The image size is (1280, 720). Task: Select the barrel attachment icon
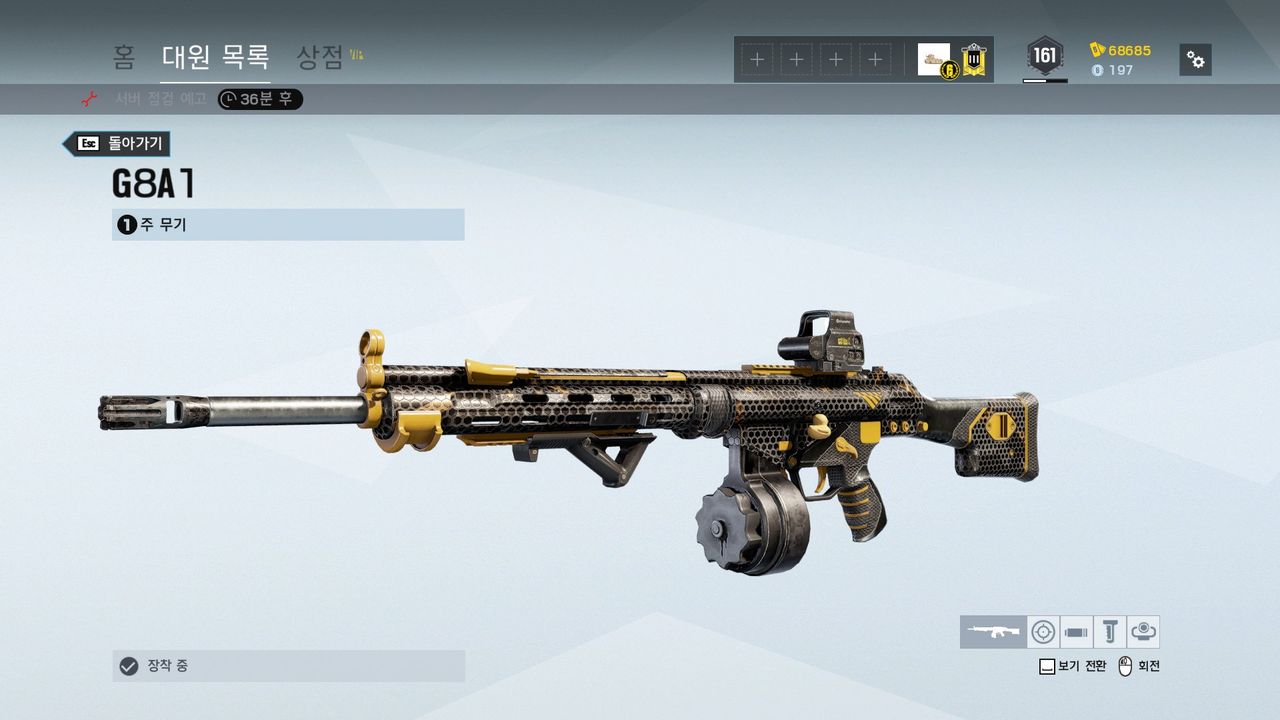[x=1077, y=632]
